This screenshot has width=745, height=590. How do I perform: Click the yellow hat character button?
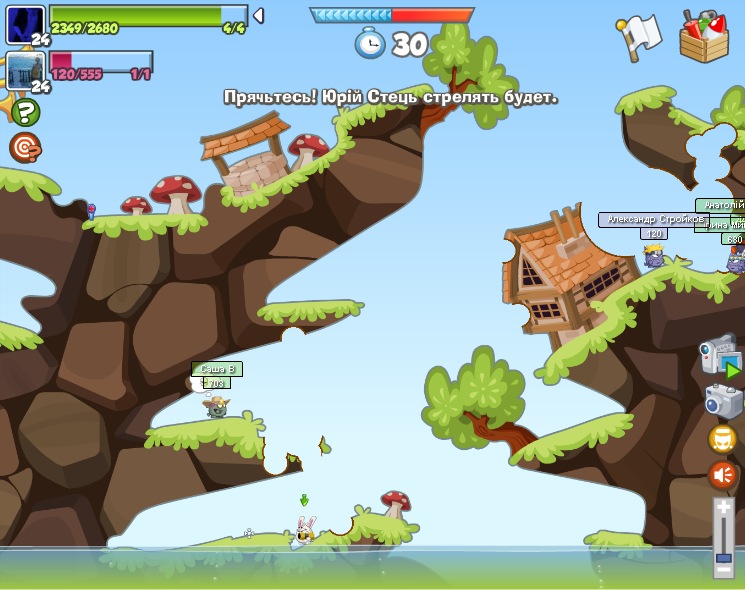pyautogui.click(x=723, y=438)
